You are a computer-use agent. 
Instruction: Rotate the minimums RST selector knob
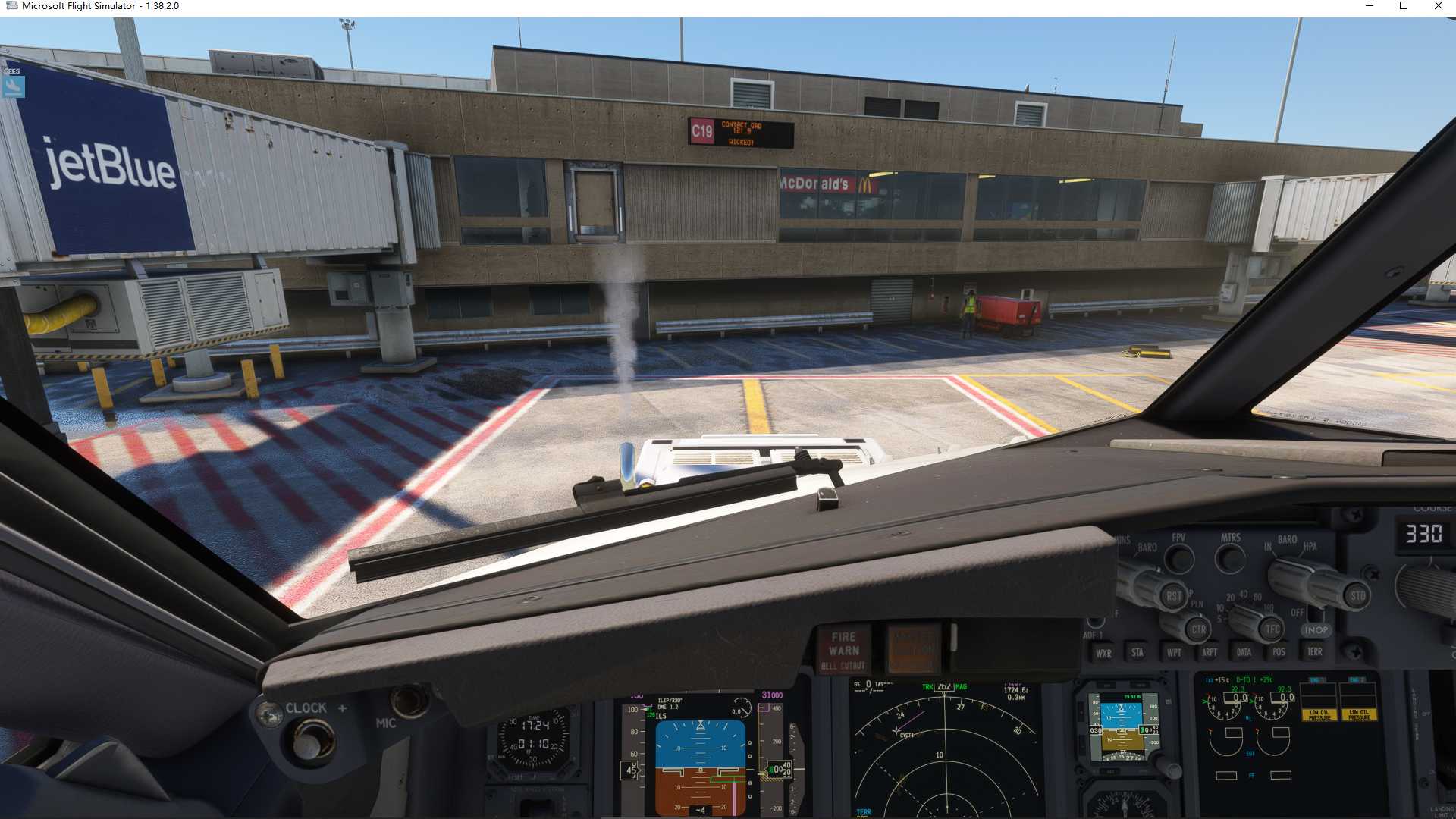pos(1174,596)
